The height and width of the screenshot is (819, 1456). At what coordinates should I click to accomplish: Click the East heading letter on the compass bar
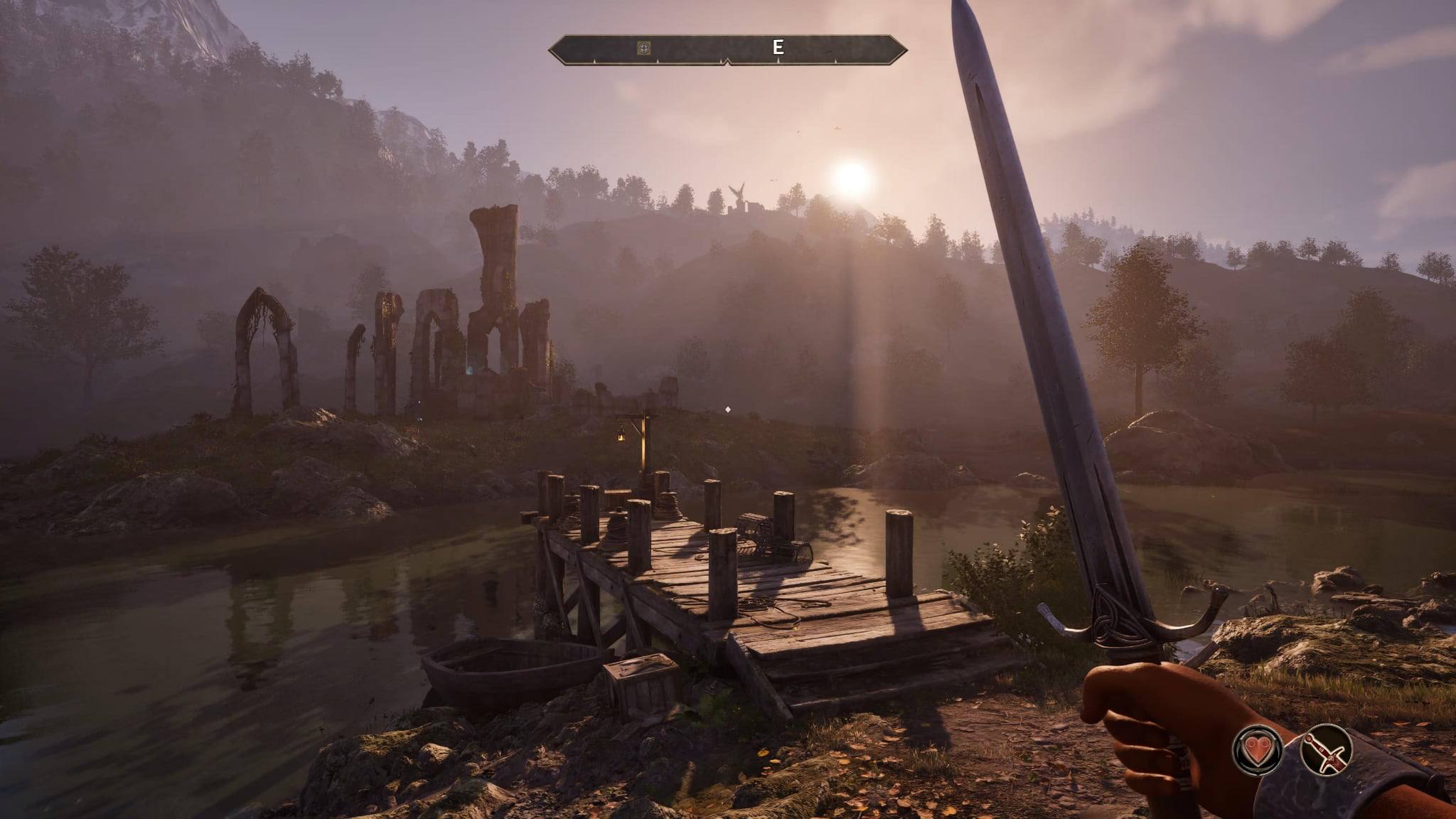pyautogui.click(x=778, y=48)
